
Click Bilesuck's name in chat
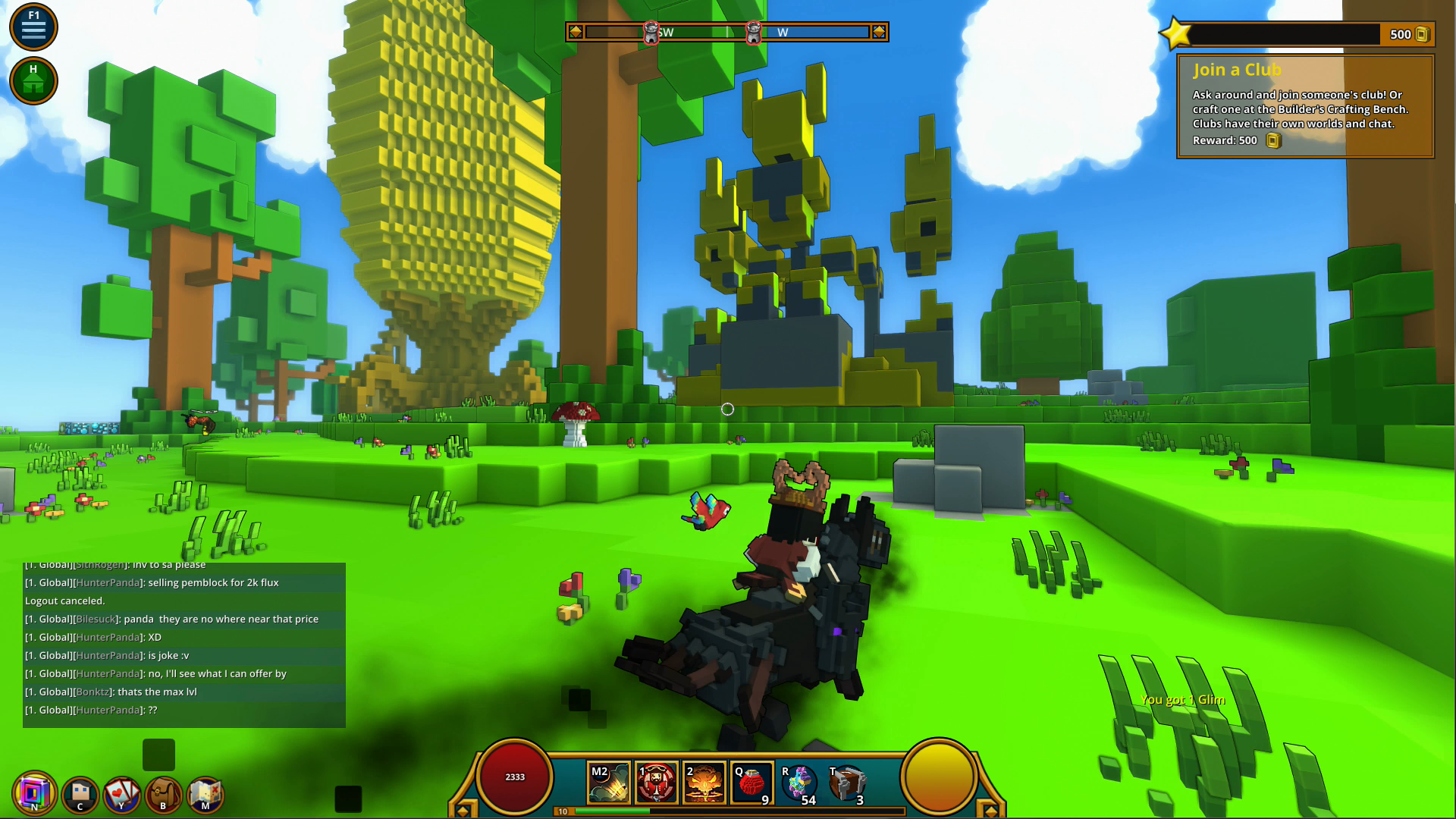[x=96, y=619]
